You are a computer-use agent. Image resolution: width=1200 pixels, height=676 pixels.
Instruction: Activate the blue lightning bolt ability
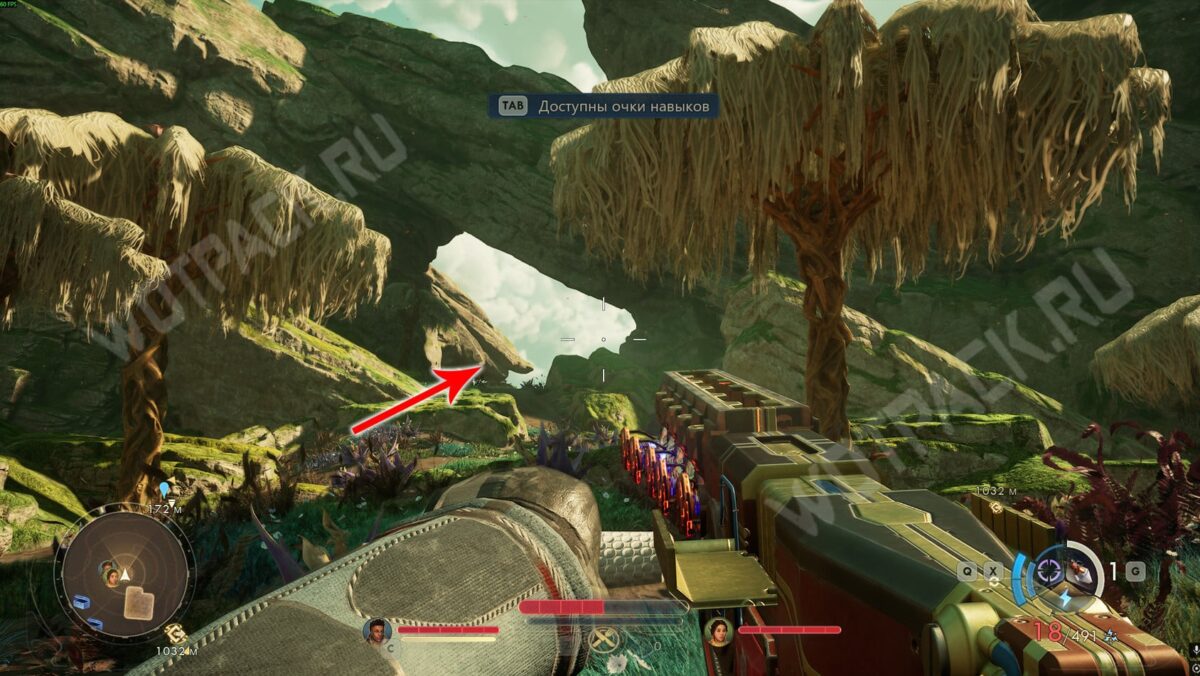(x=1064, y=597)
